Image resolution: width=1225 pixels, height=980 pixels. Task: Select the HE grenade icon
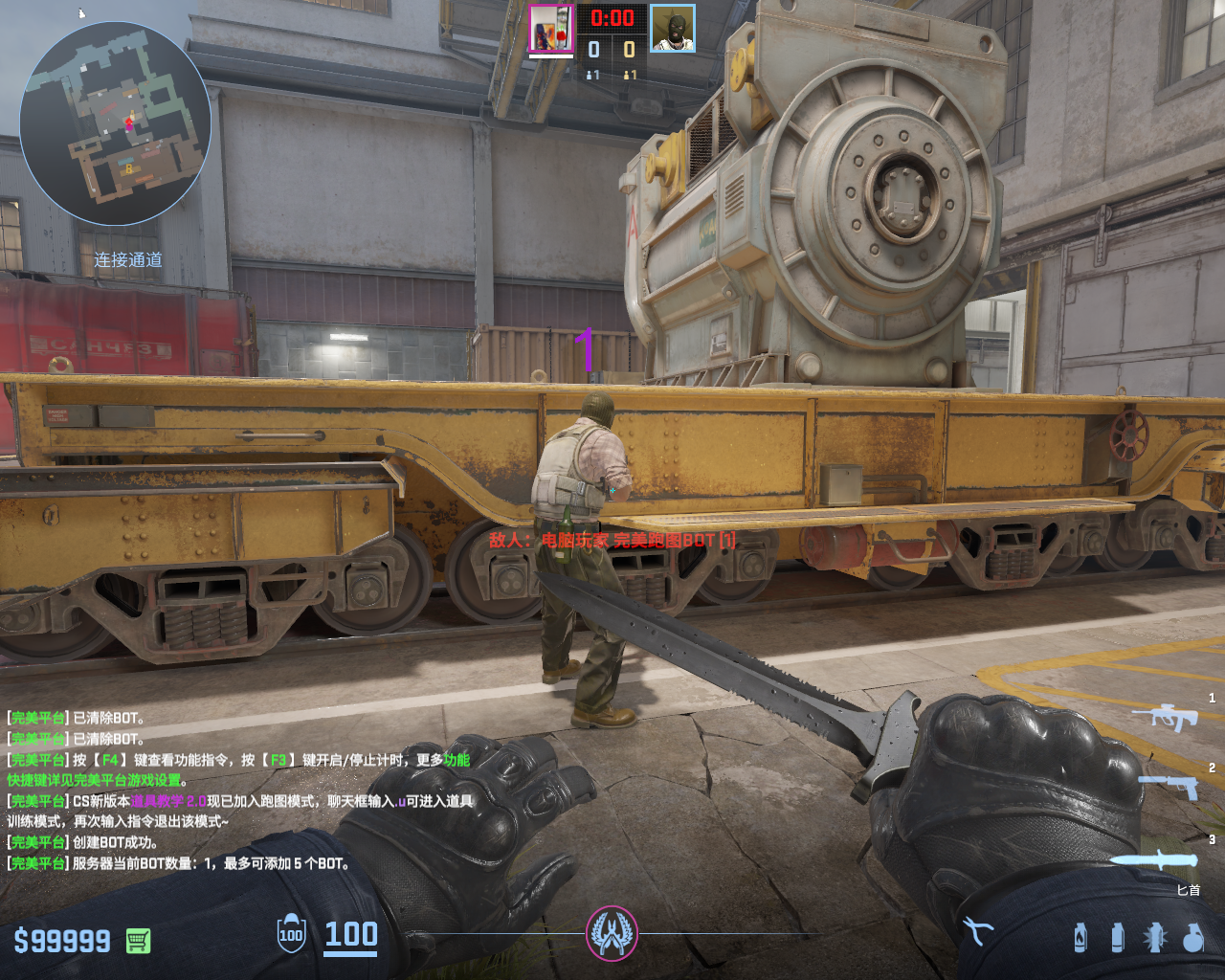coord(1192,937)
